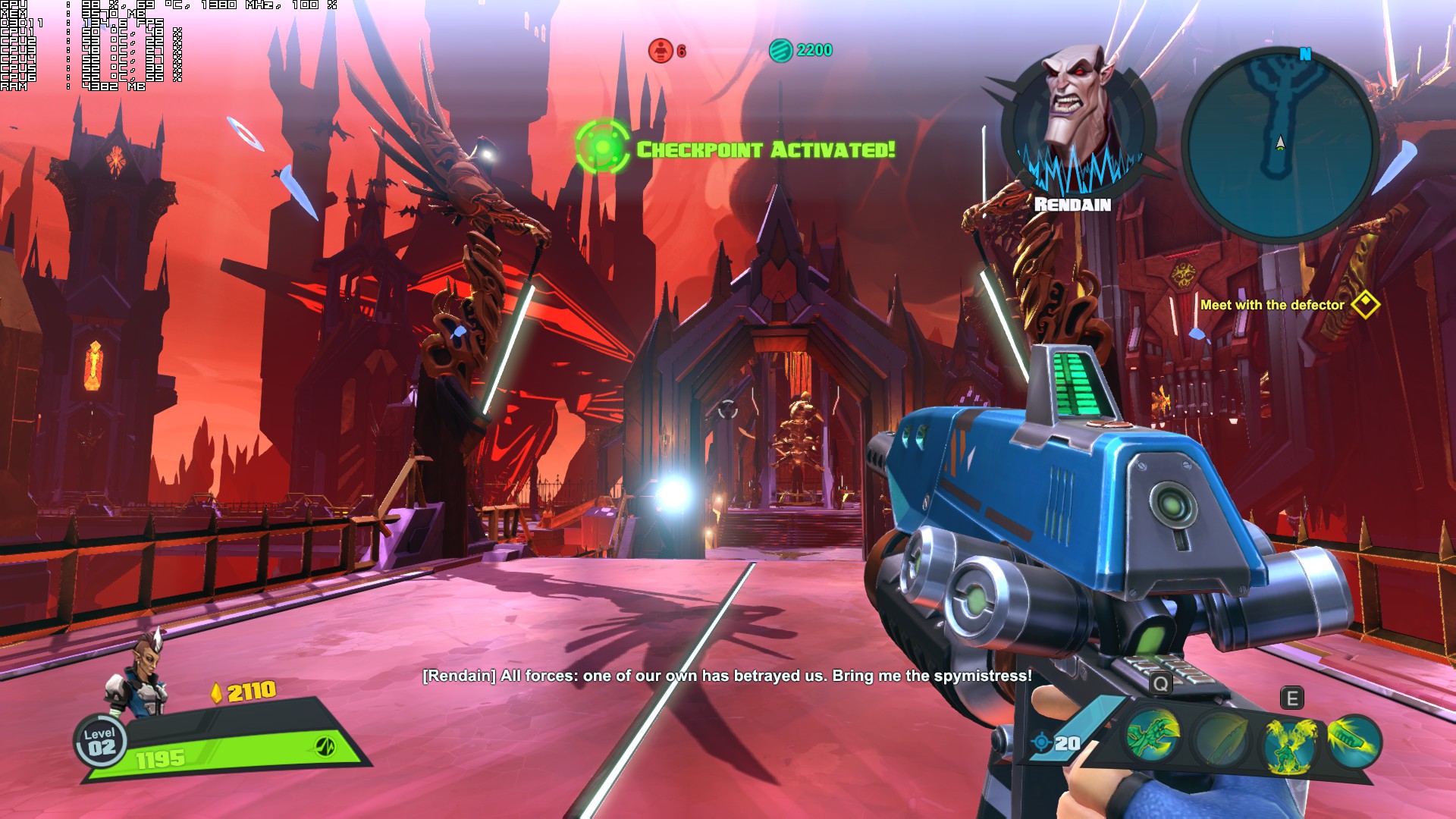This screenshot has width=1456, height=819.
Task: Click the Level 02 badge
Action: pyautogui.click(x=100, y=742)
